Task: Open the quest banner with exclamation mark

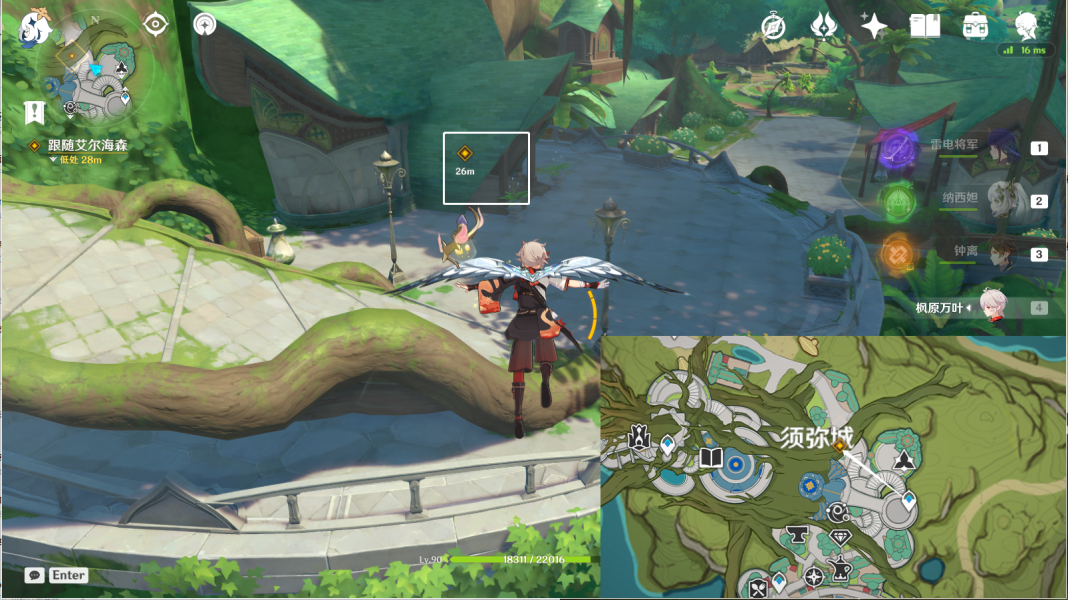Action: [36, 112]
